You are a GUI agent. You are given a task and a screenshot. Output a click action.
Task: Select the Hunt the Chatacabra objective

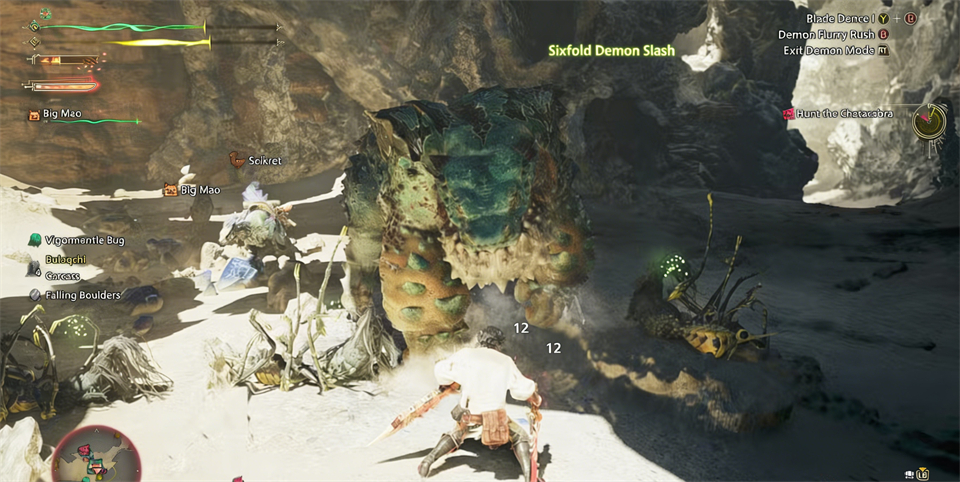[x=843, y=114]
